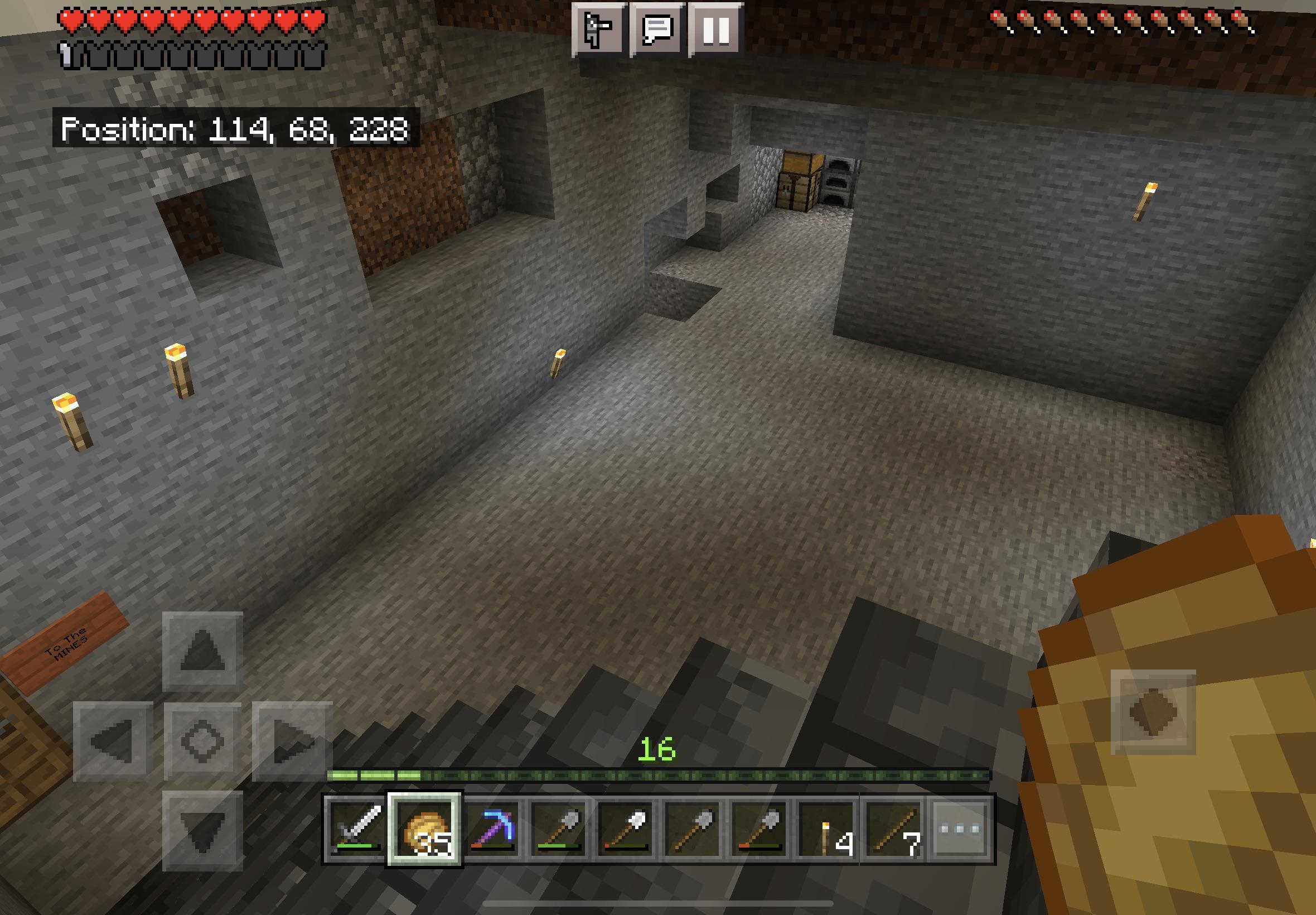
Task: Select the iron sword hotbar slot
Action: [357, 829]
